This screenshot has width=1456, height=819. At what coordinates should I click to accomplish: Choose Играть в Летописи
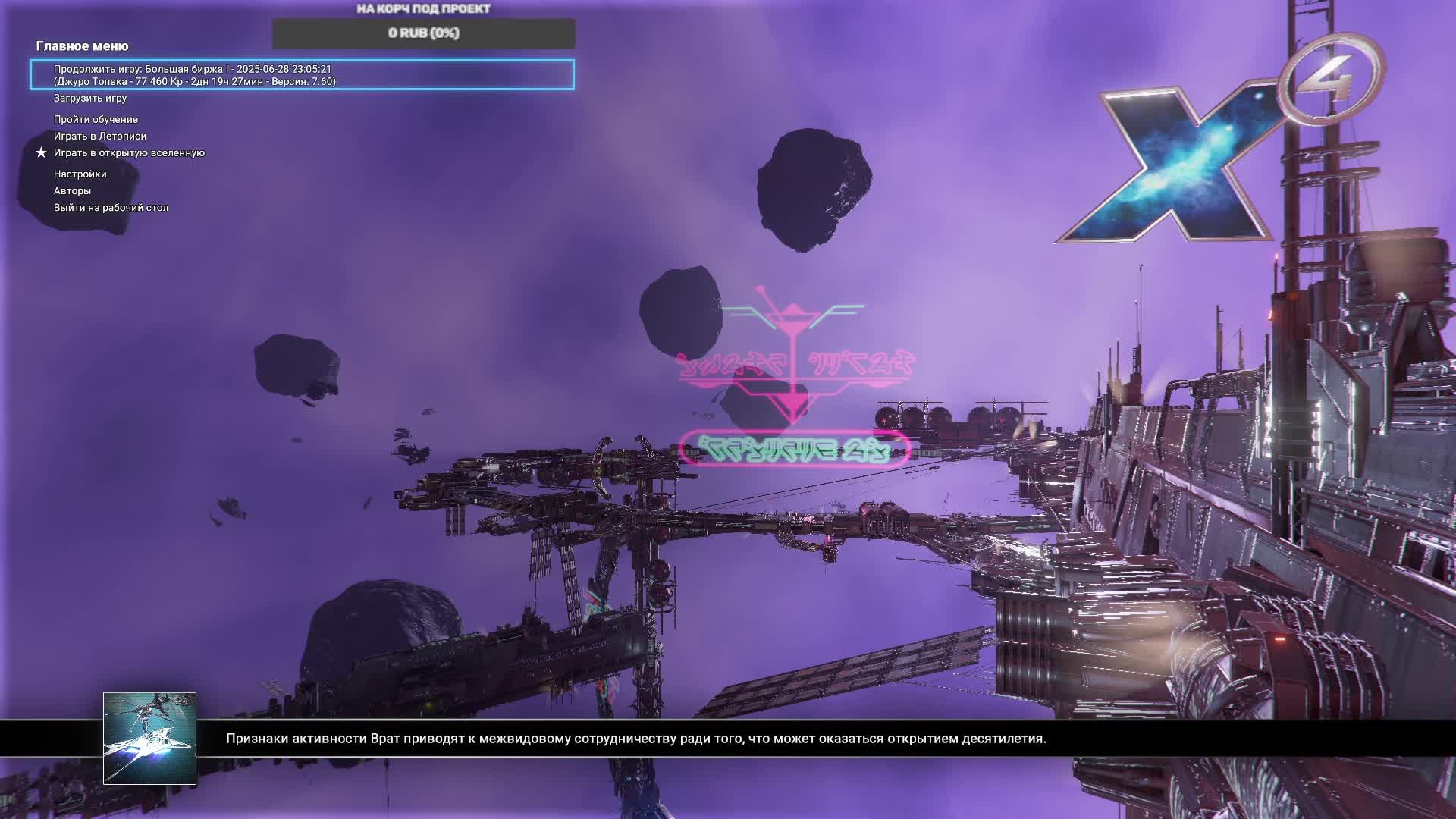(x=100, y=136)
